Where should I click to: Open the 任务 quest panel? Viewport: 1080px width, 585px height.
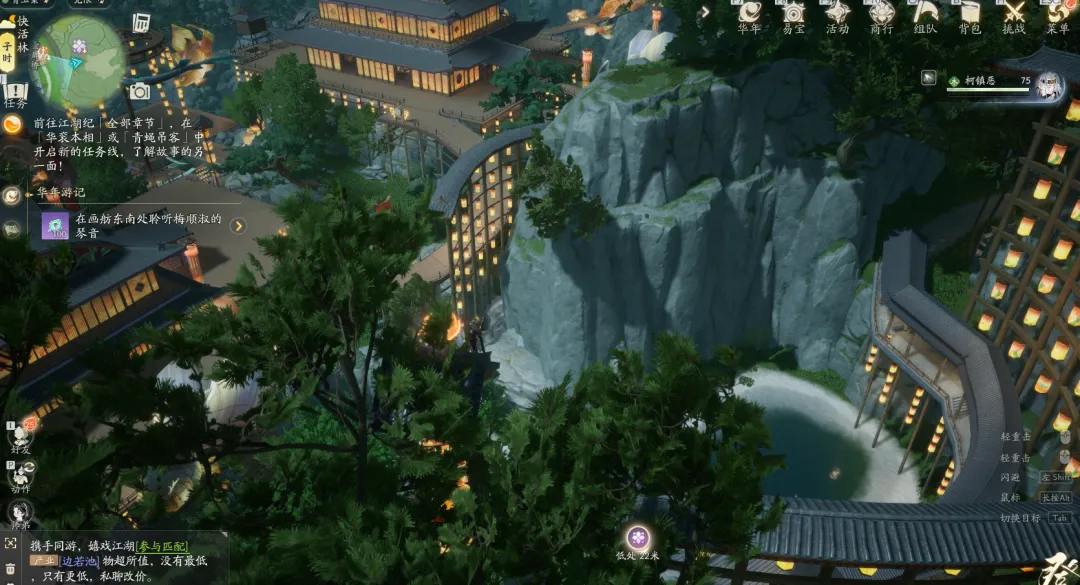pos(14,95)
